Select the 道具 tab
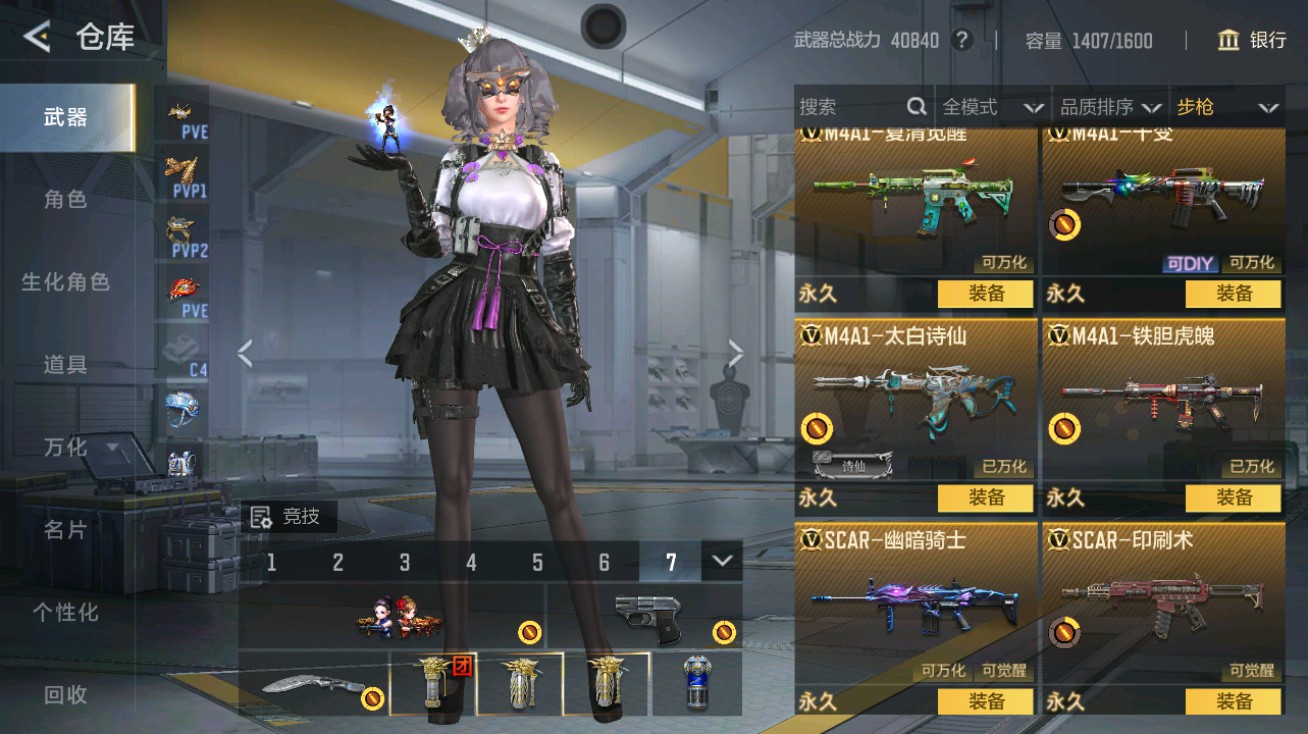Screen dimensions: 1308x734 (x=66, y=365)
